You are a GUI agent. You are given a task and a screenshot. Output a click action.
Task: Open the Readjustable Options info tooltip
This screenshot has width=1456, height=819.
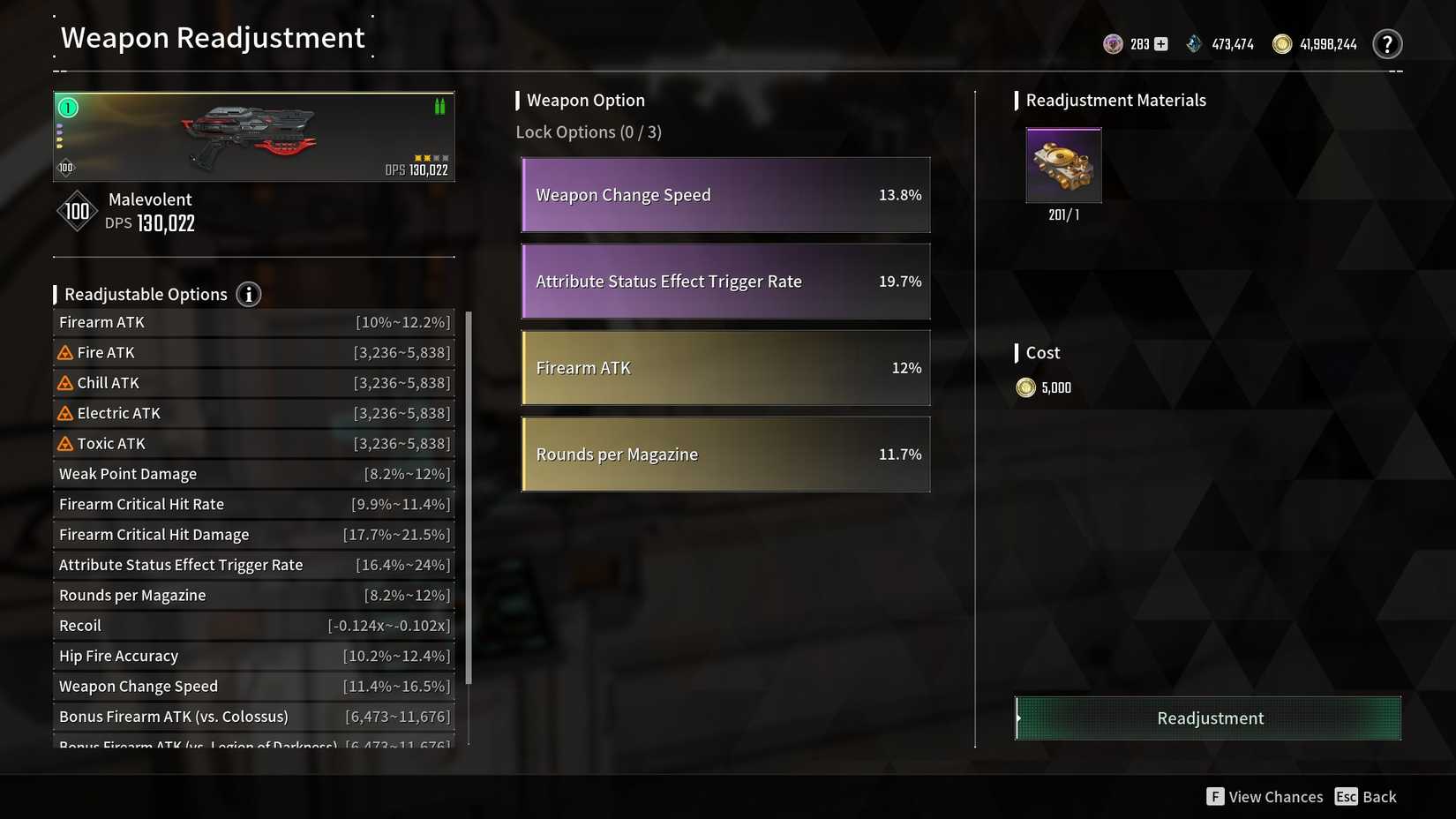click(248, 295)
